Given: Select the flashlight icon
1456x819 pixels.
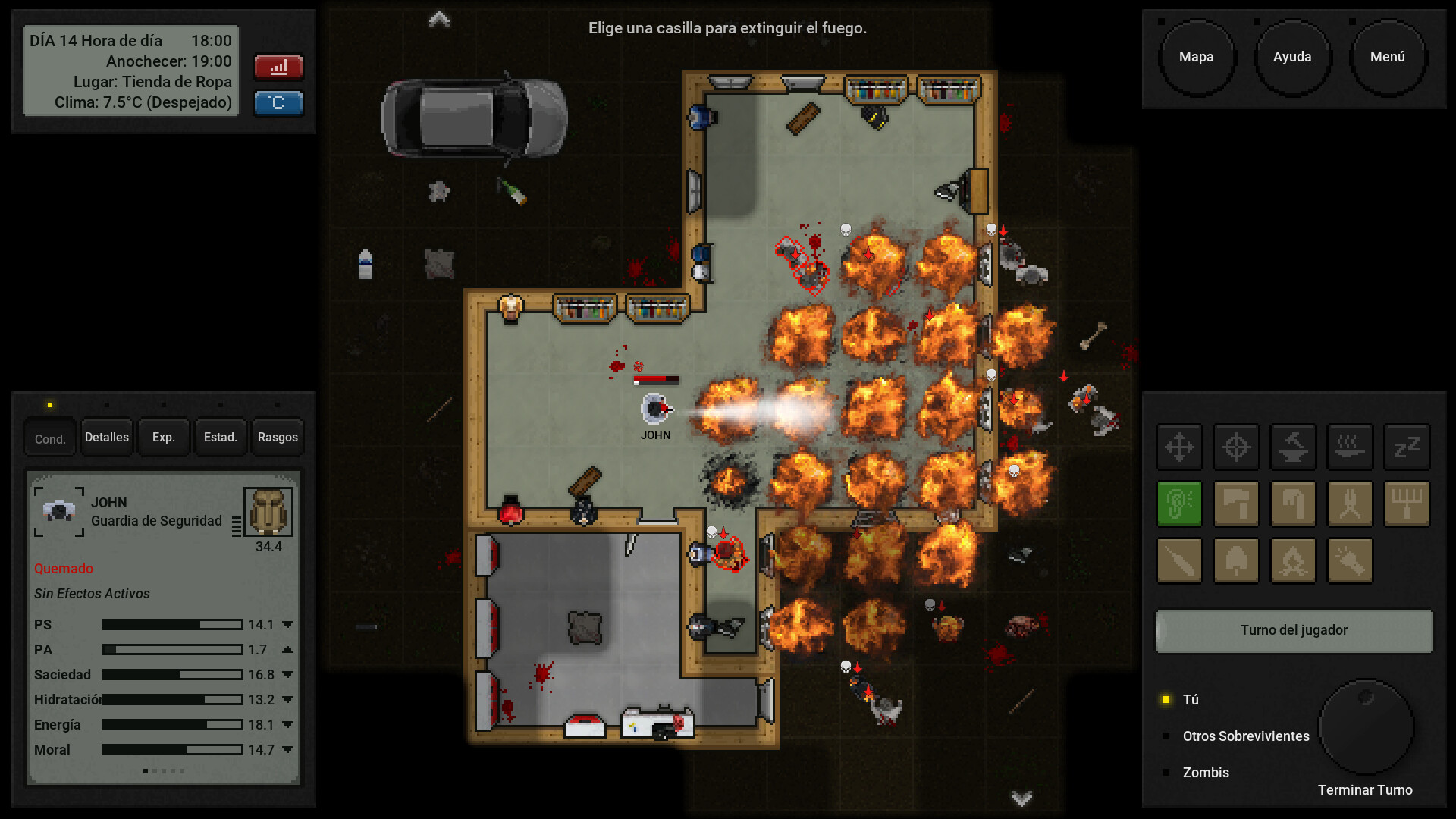Looking at the screenshot, I should click(1350, 560).
